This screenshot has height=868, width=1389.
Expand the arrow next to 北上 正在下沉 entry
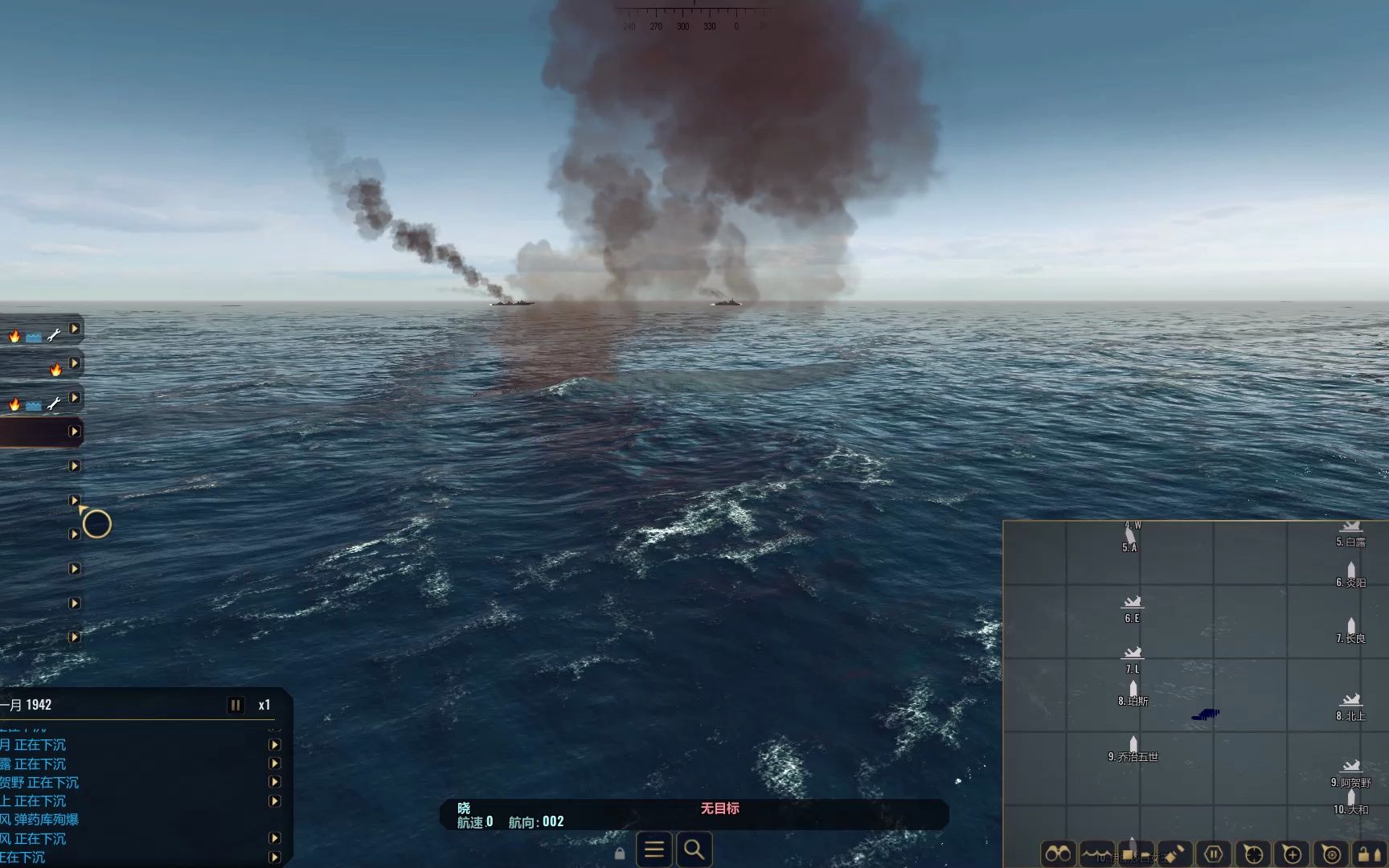tap(275, 800)
